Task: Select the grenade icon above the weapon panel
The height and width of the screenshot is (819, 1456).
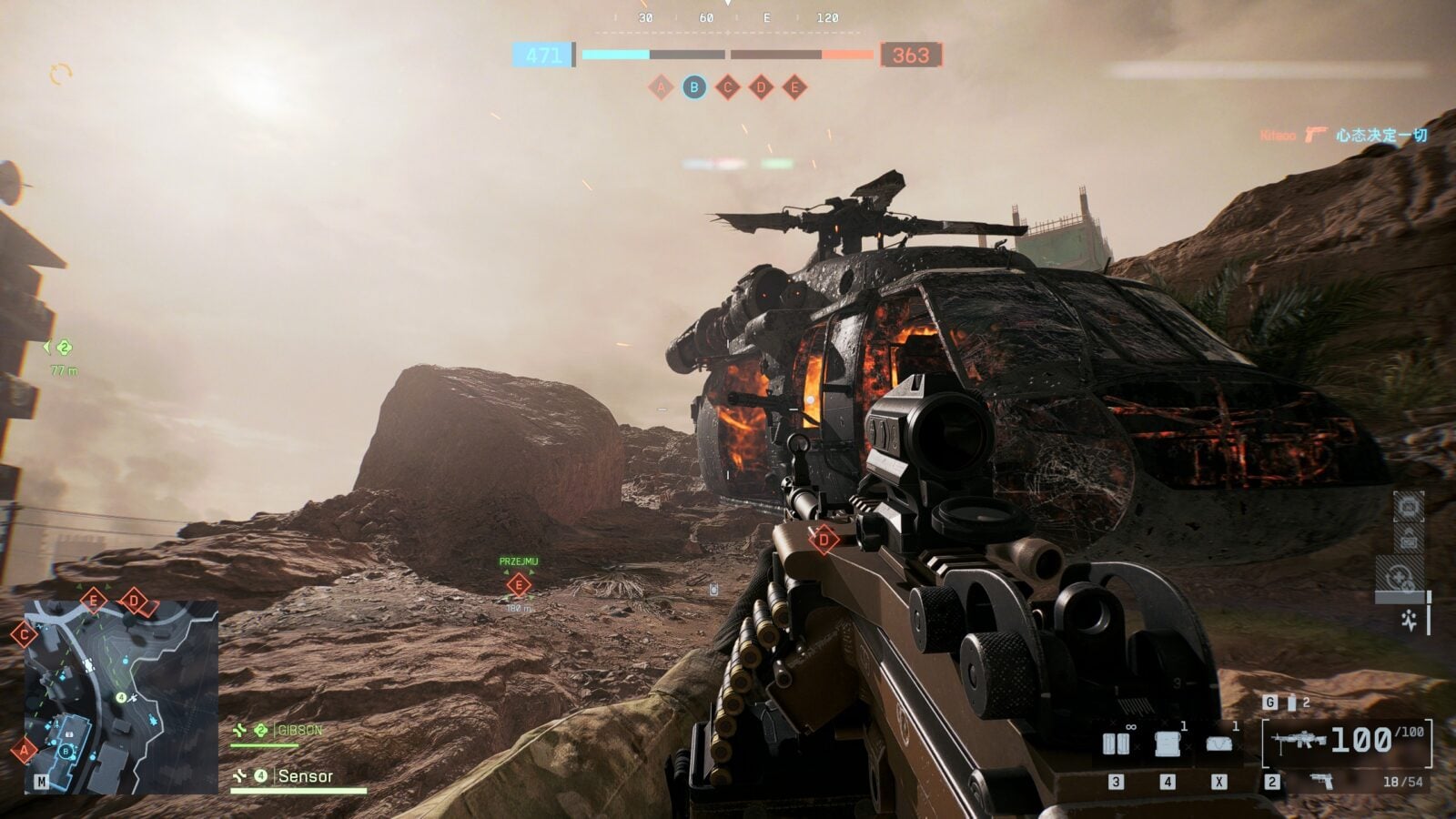Action: point(1291,703)
